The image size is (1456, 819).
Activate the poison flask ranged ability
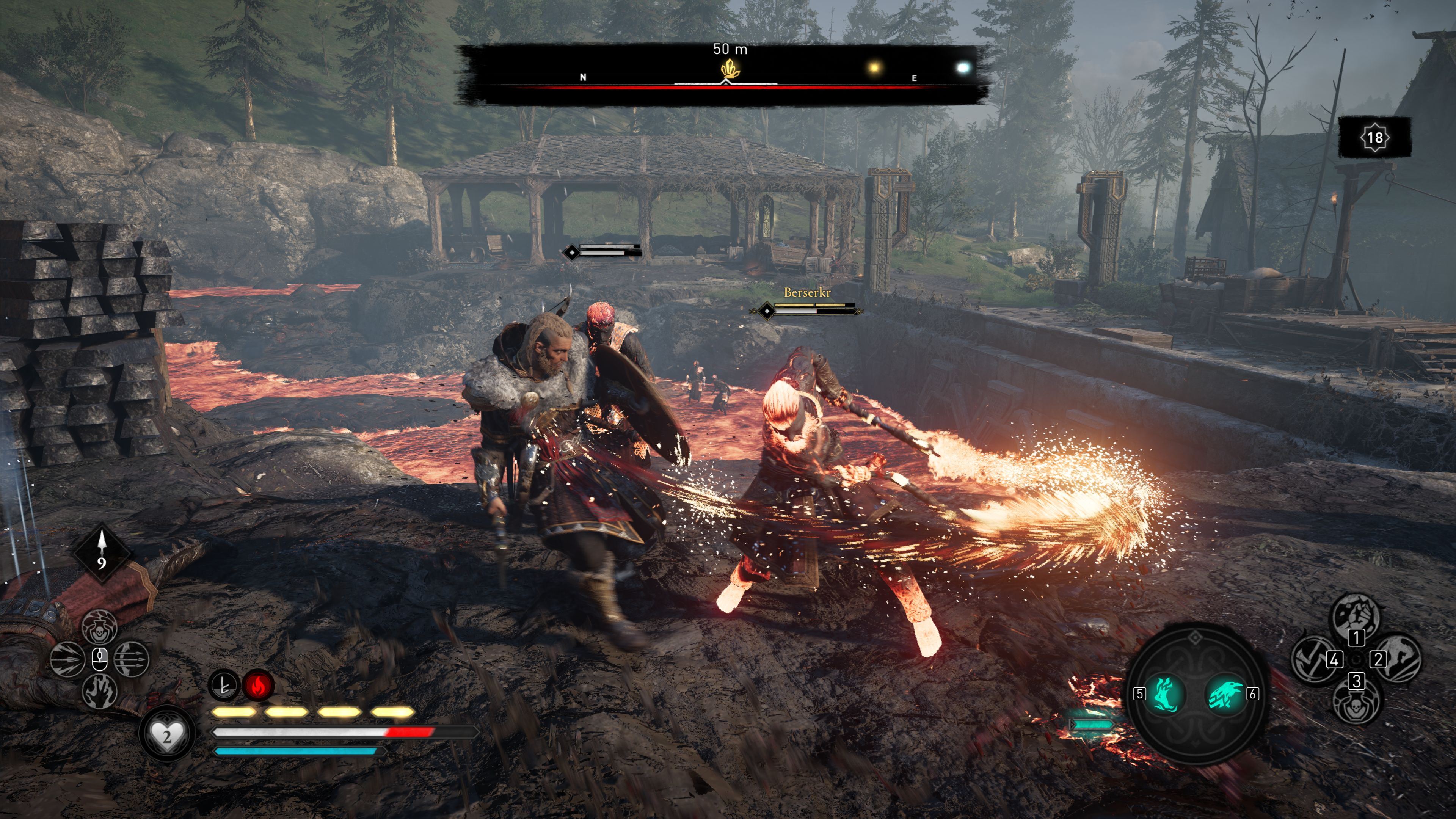(99, 626)
